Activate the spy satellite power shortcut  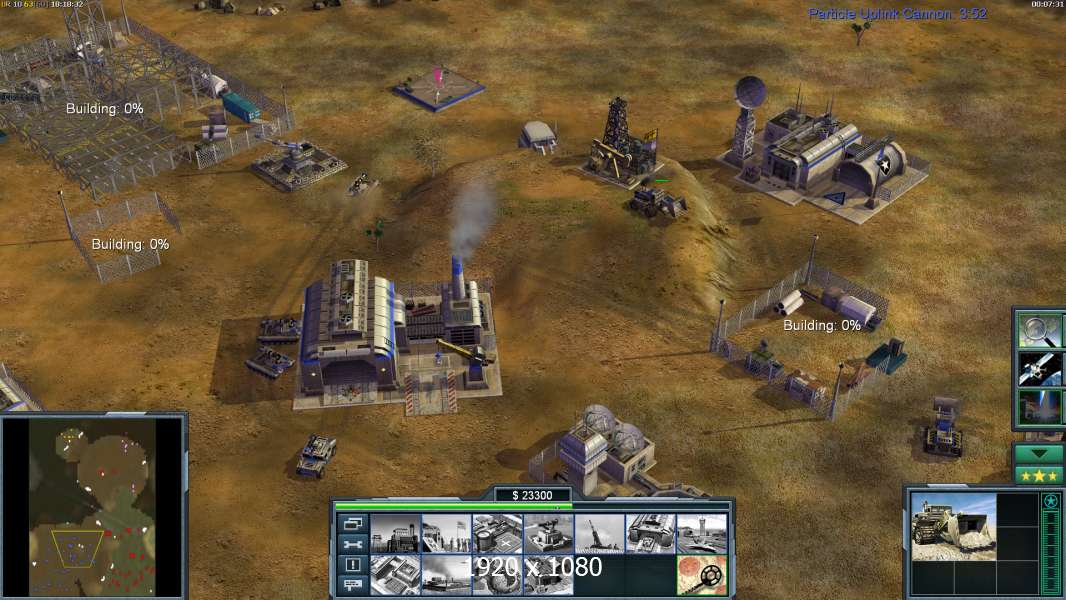1040,368
